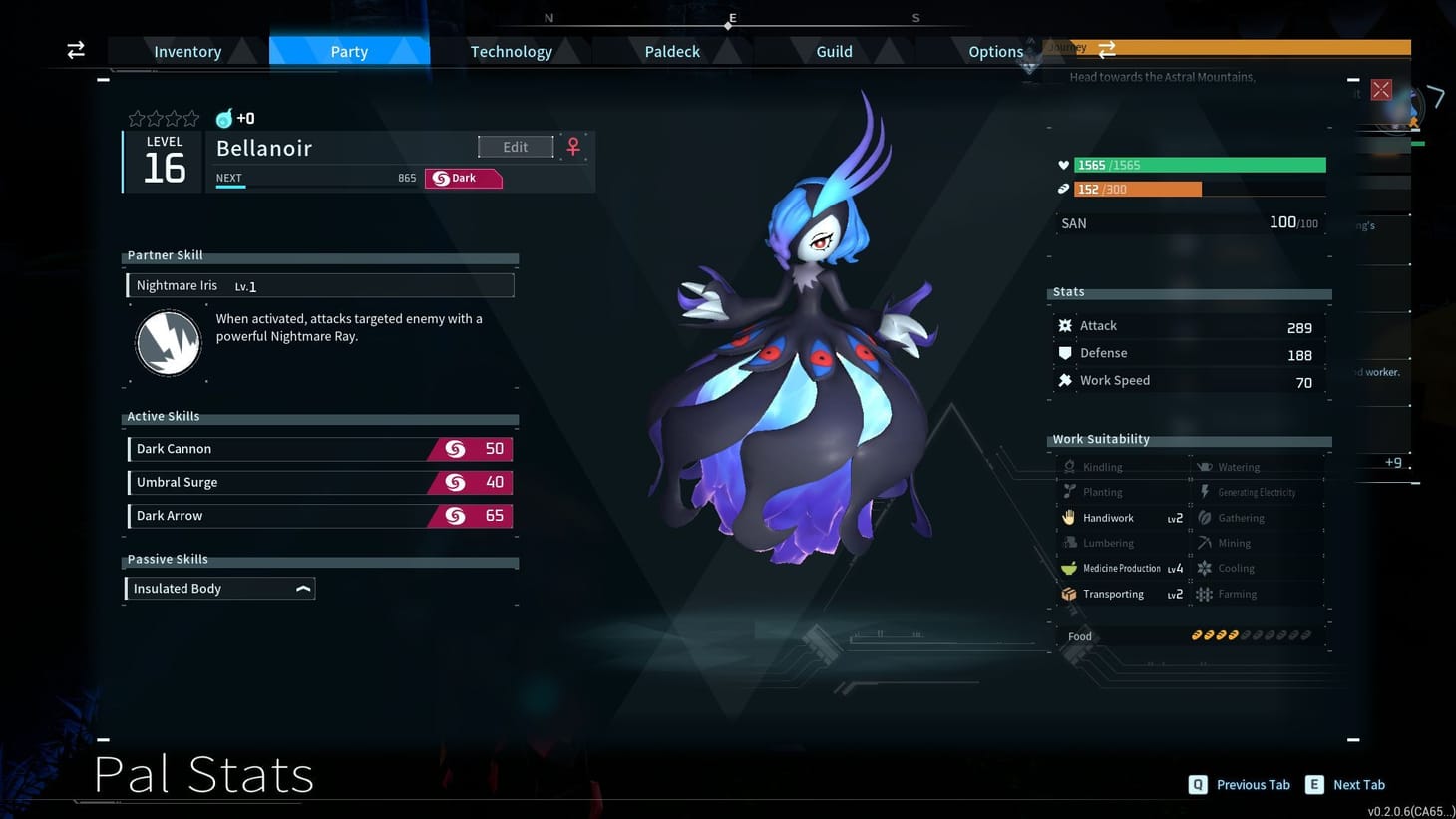Click the Kindling campfire icon
This screenshot has height=819, width=1456.
point(1068,466)
